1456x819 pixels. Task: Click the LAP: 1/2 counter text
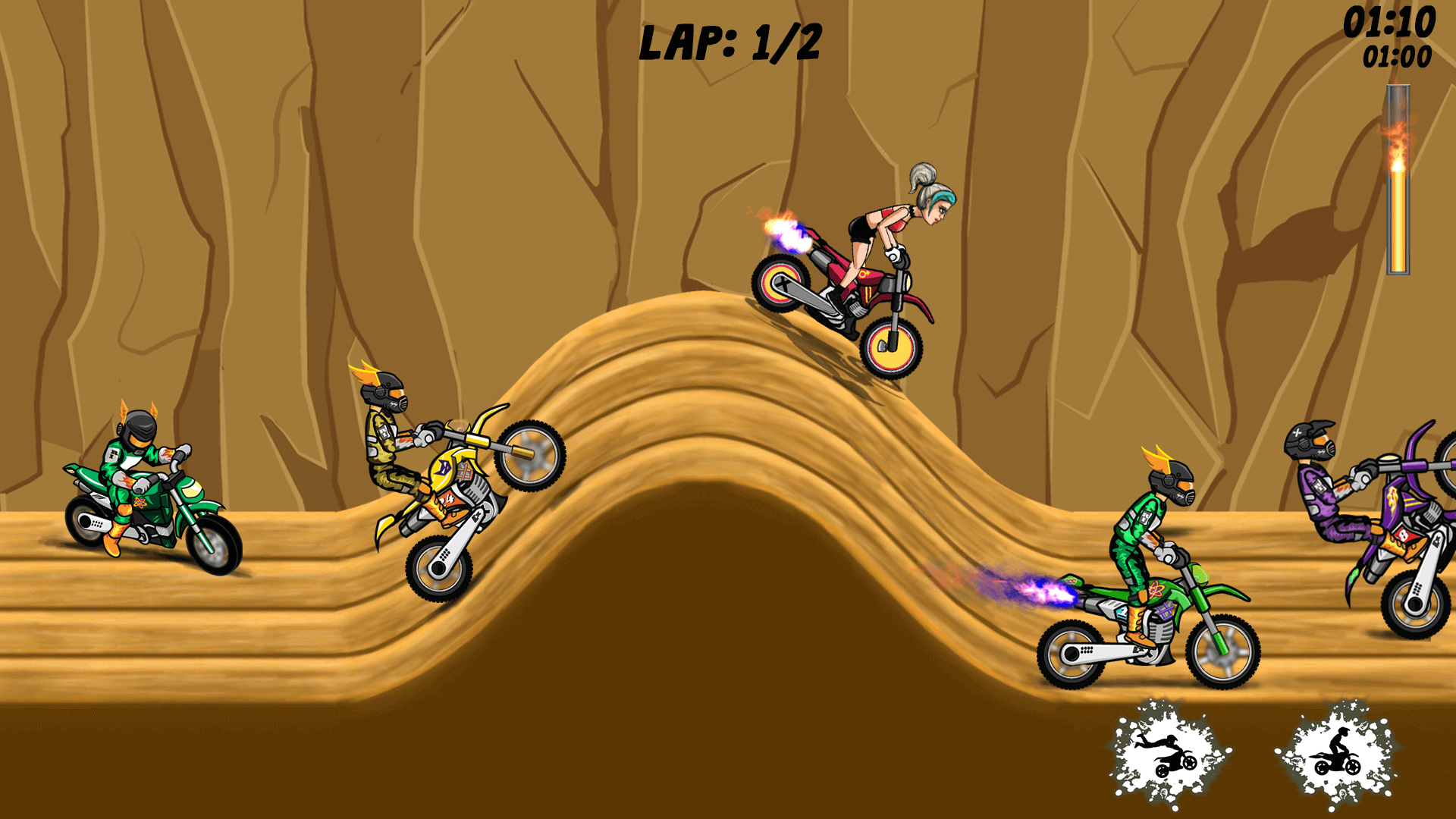[x=728, y=42]
